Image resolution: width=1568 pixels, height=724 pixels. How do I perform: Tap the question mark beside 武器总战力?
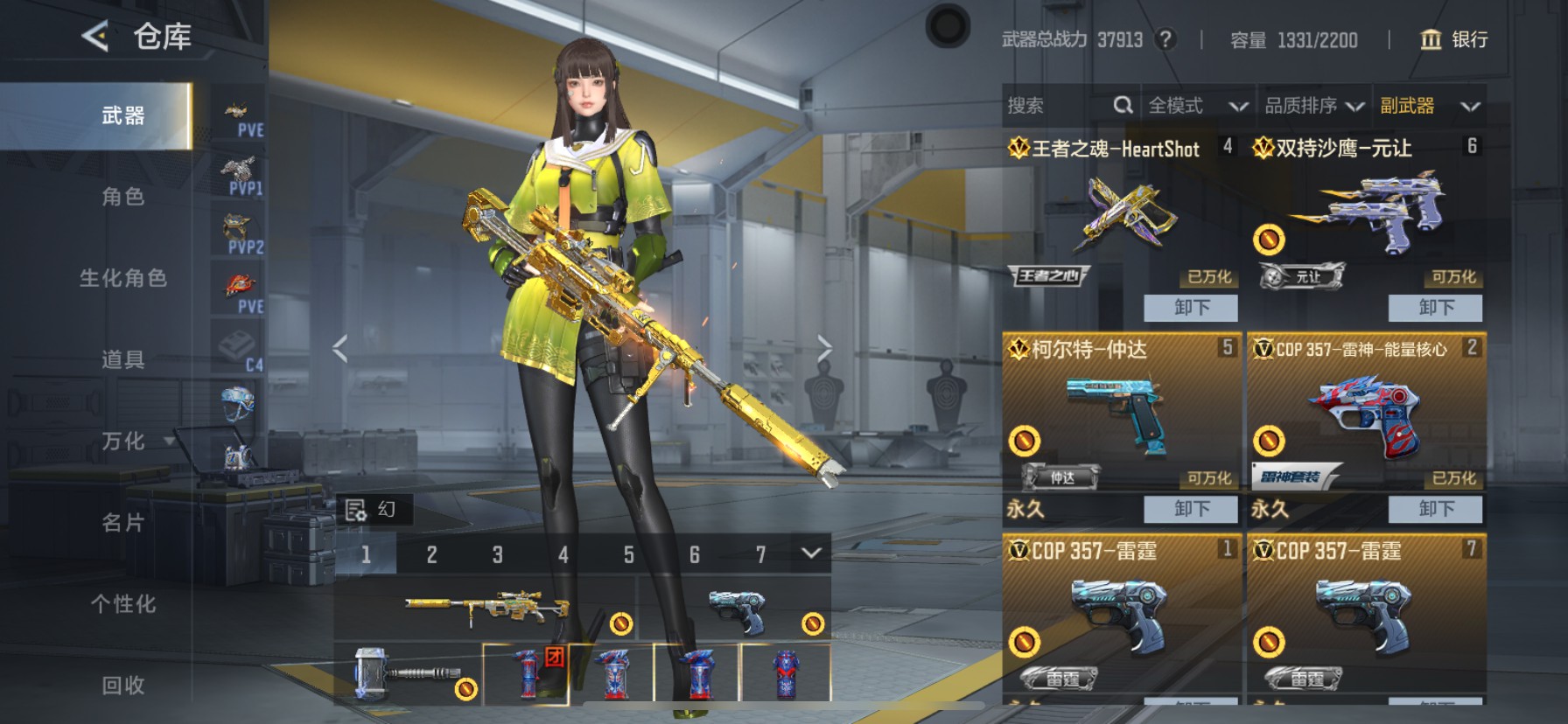[x=1167, y=39]
